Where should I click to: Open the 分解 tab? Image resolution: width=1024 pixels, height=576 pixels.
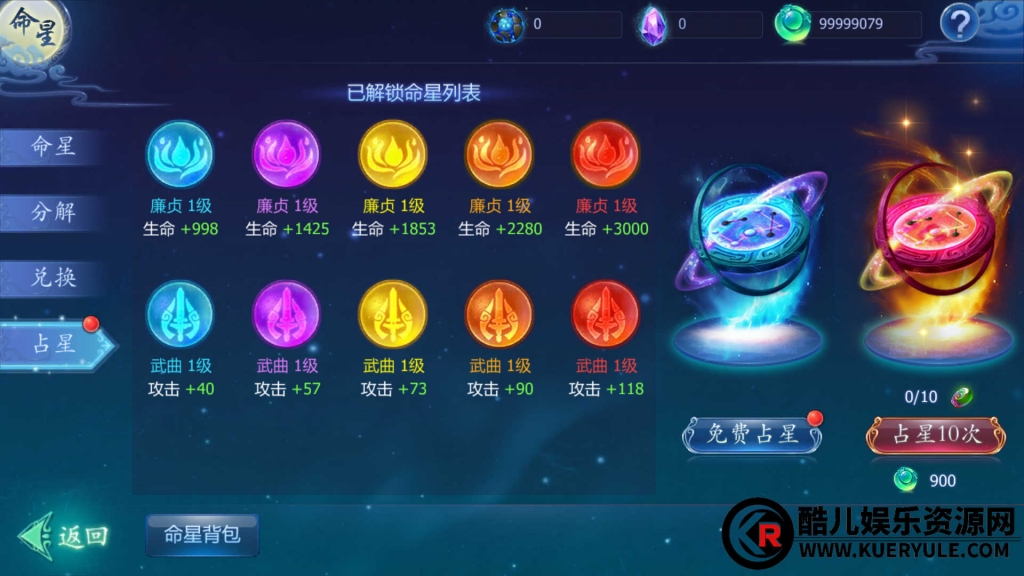[54, 211]
